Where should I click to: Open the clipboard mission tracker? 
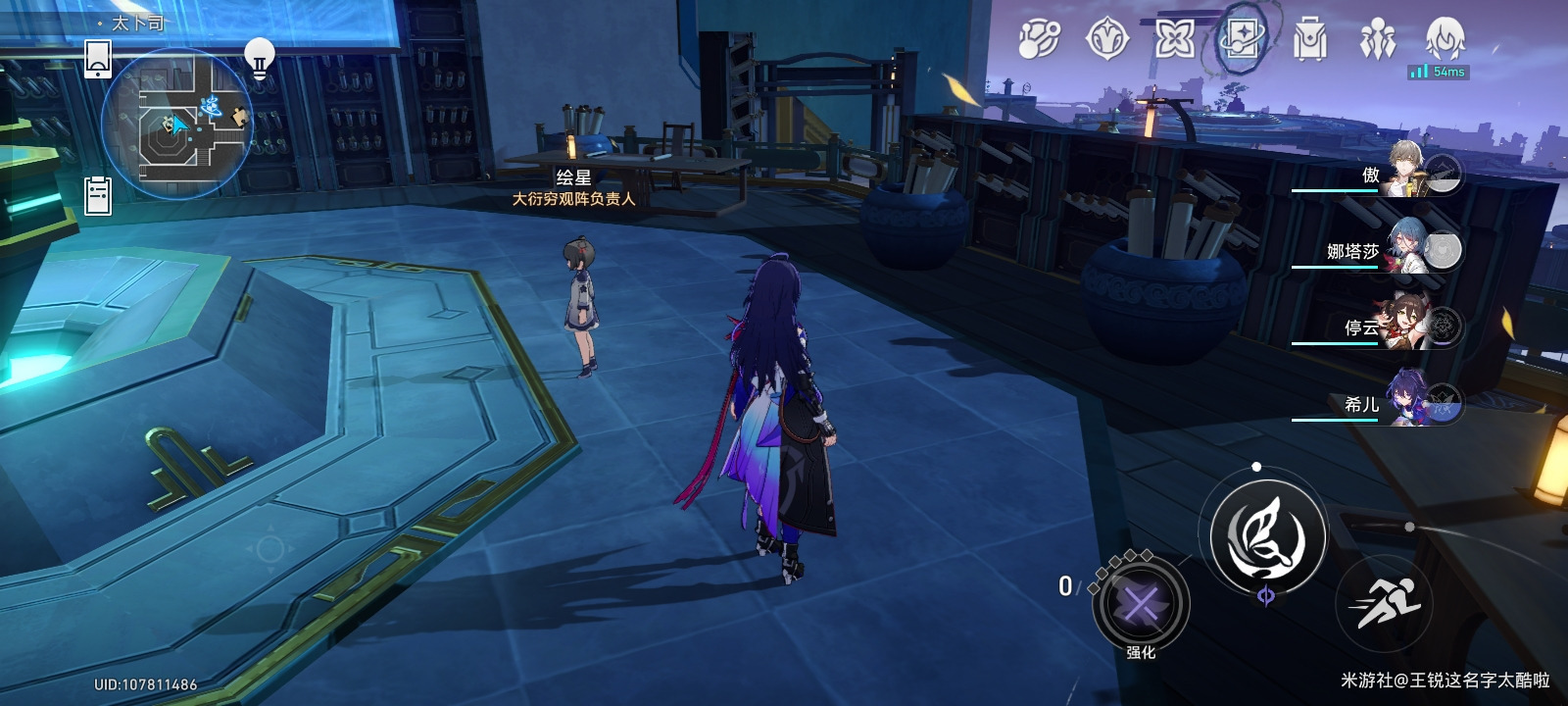pos(98,196)
